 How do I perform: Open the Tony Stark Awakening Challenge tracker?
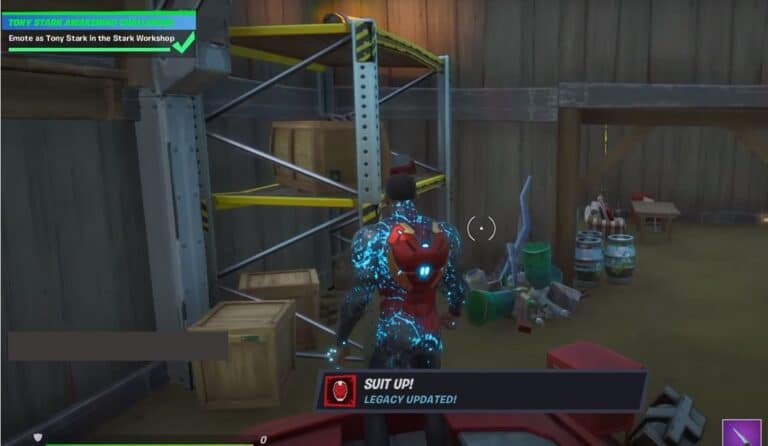point(98,29)
